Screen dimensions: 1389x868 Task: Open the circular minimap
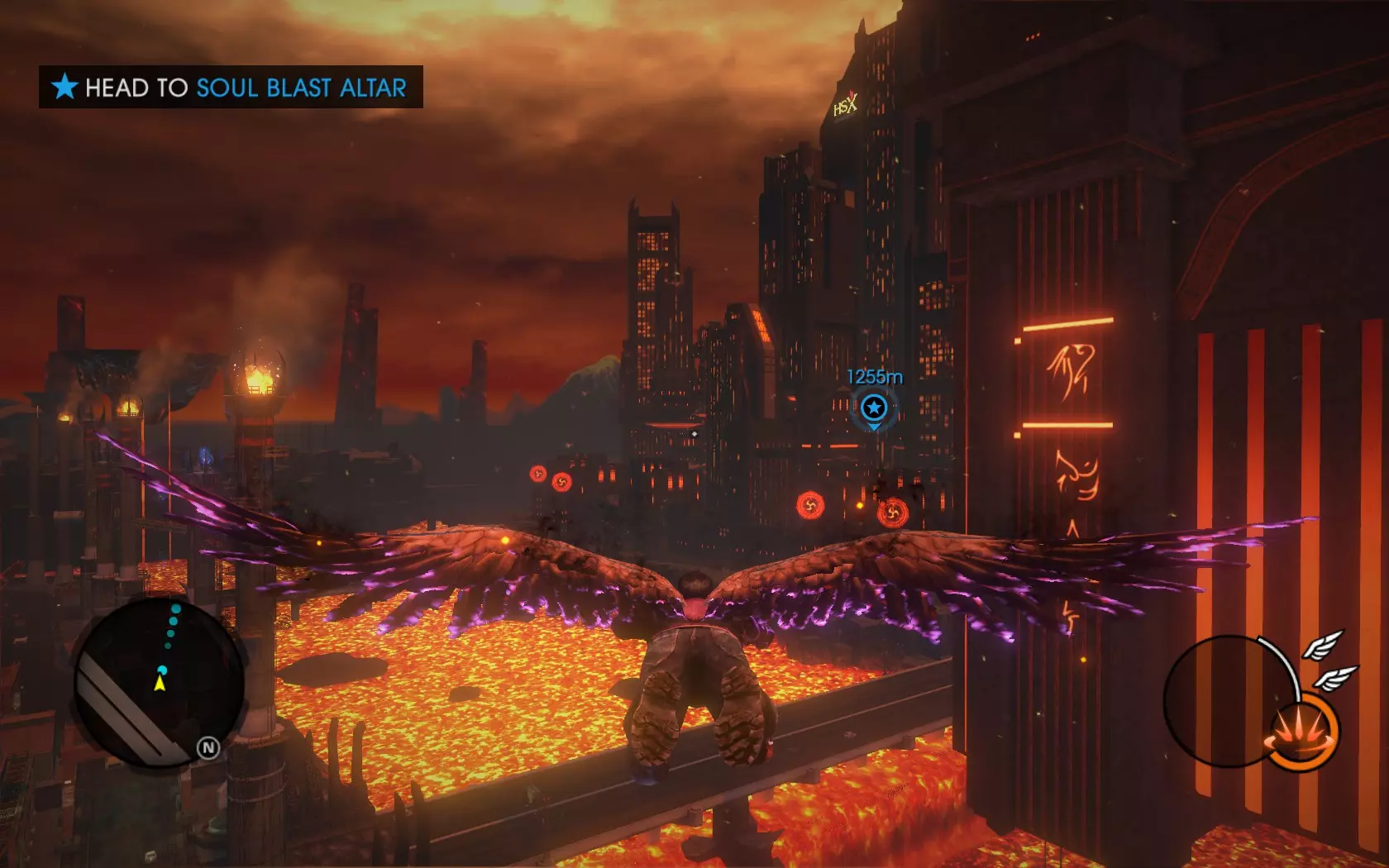coord(159,683)
